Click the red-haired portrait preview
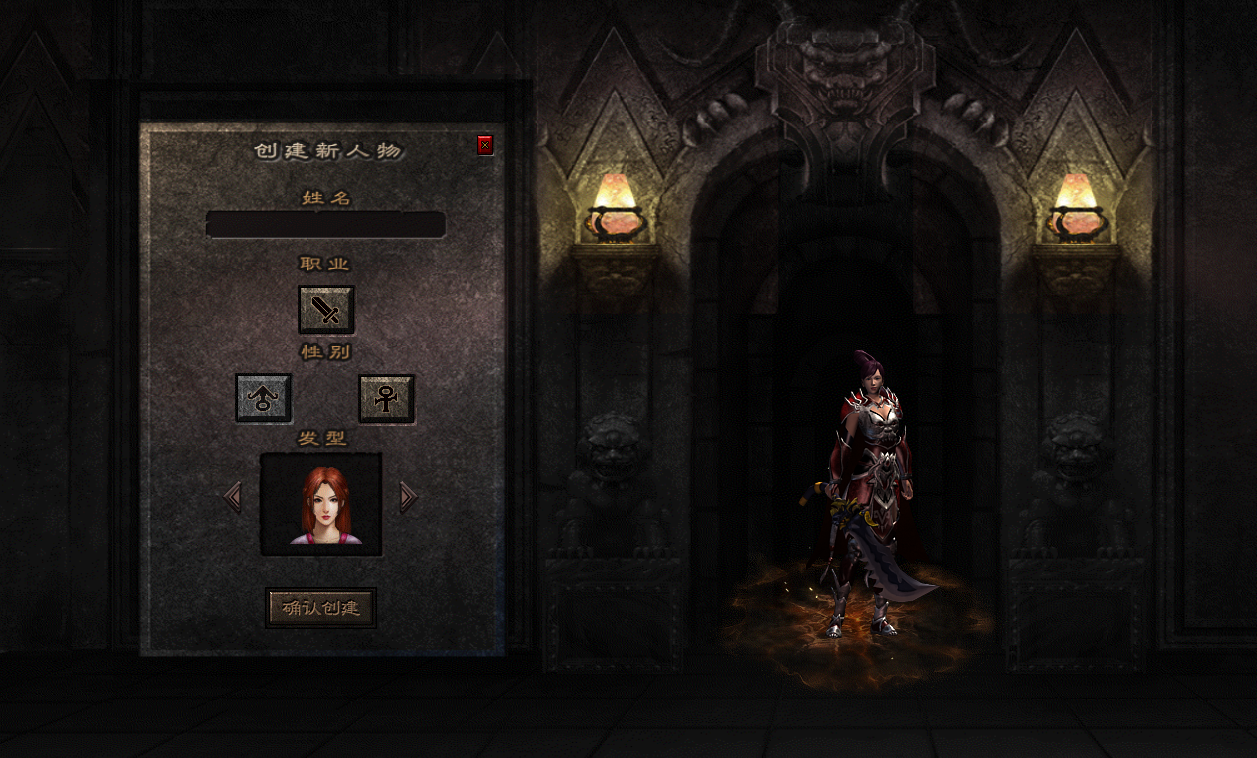The width and height of the screenshot is (1257, 758). coord(321,504)
